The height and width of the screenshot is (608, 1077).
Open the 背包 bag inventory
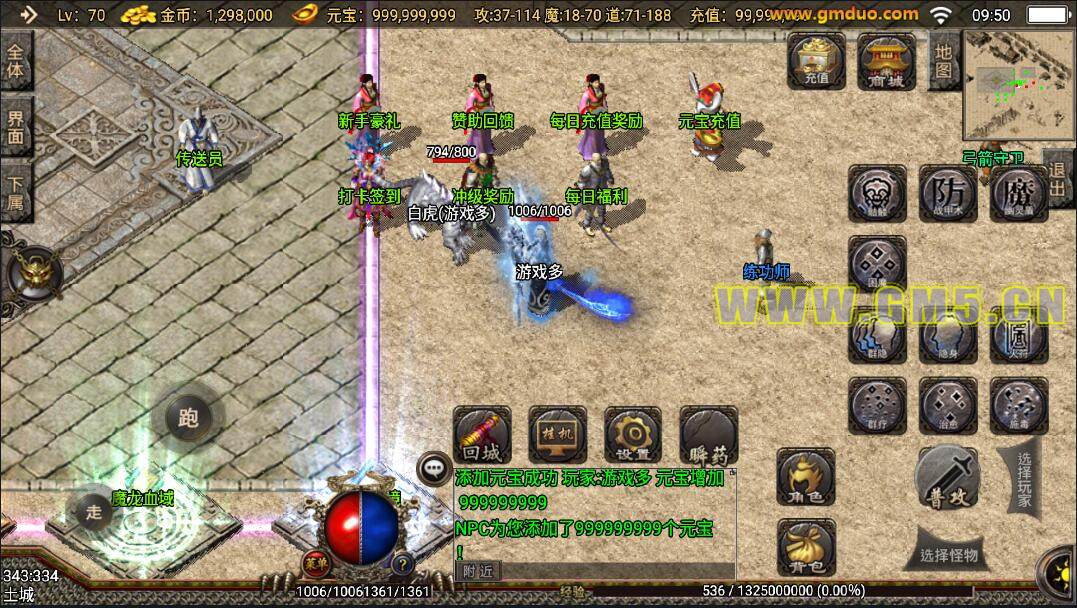point(806,547)
